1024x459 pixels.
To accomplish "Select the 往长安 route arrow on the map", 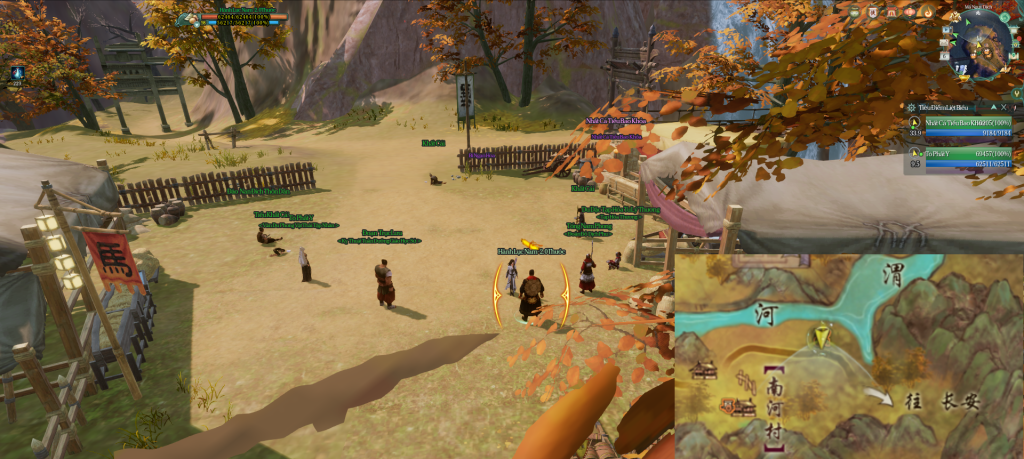I will click(x=880, y=397).
